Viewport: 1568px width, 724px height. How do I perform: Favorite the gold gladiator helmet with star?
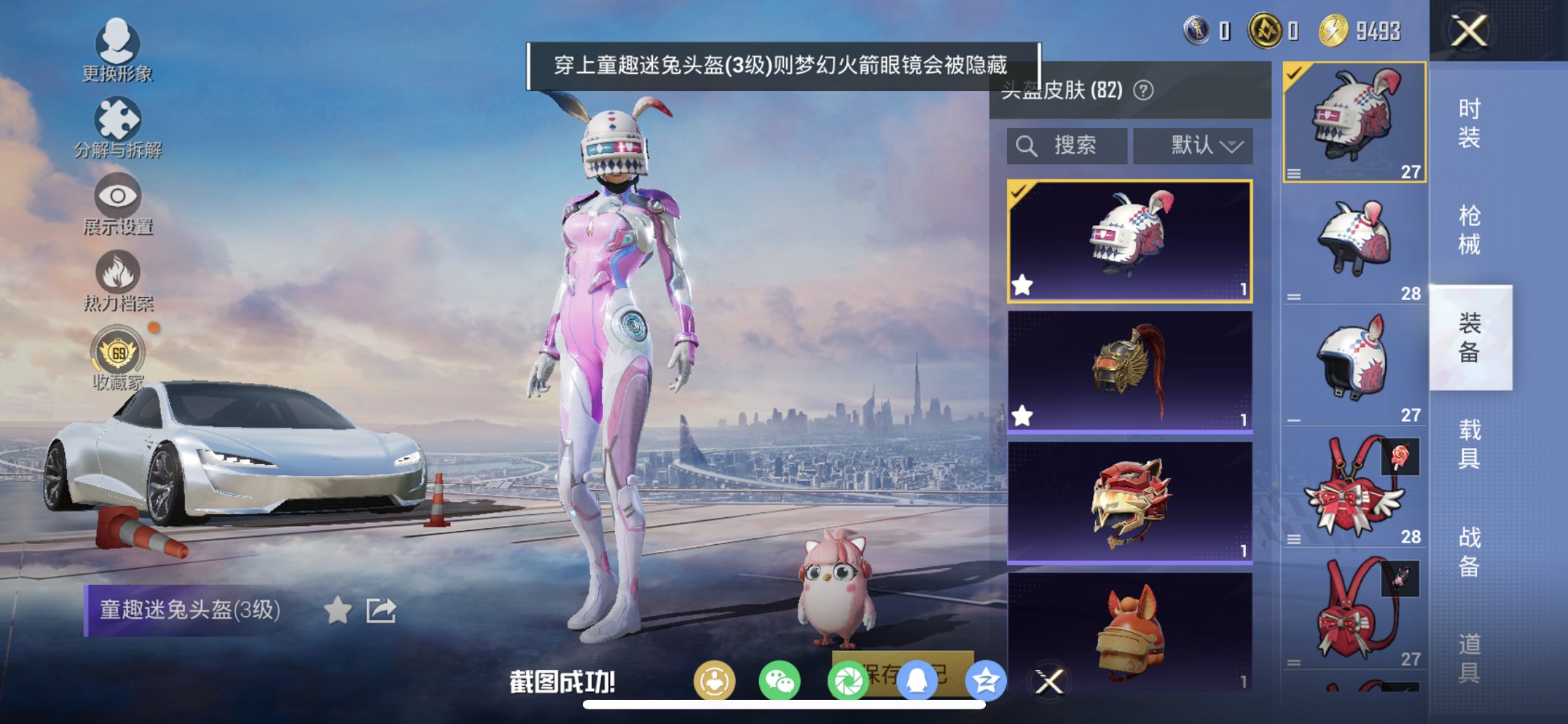click(1022, 416)
